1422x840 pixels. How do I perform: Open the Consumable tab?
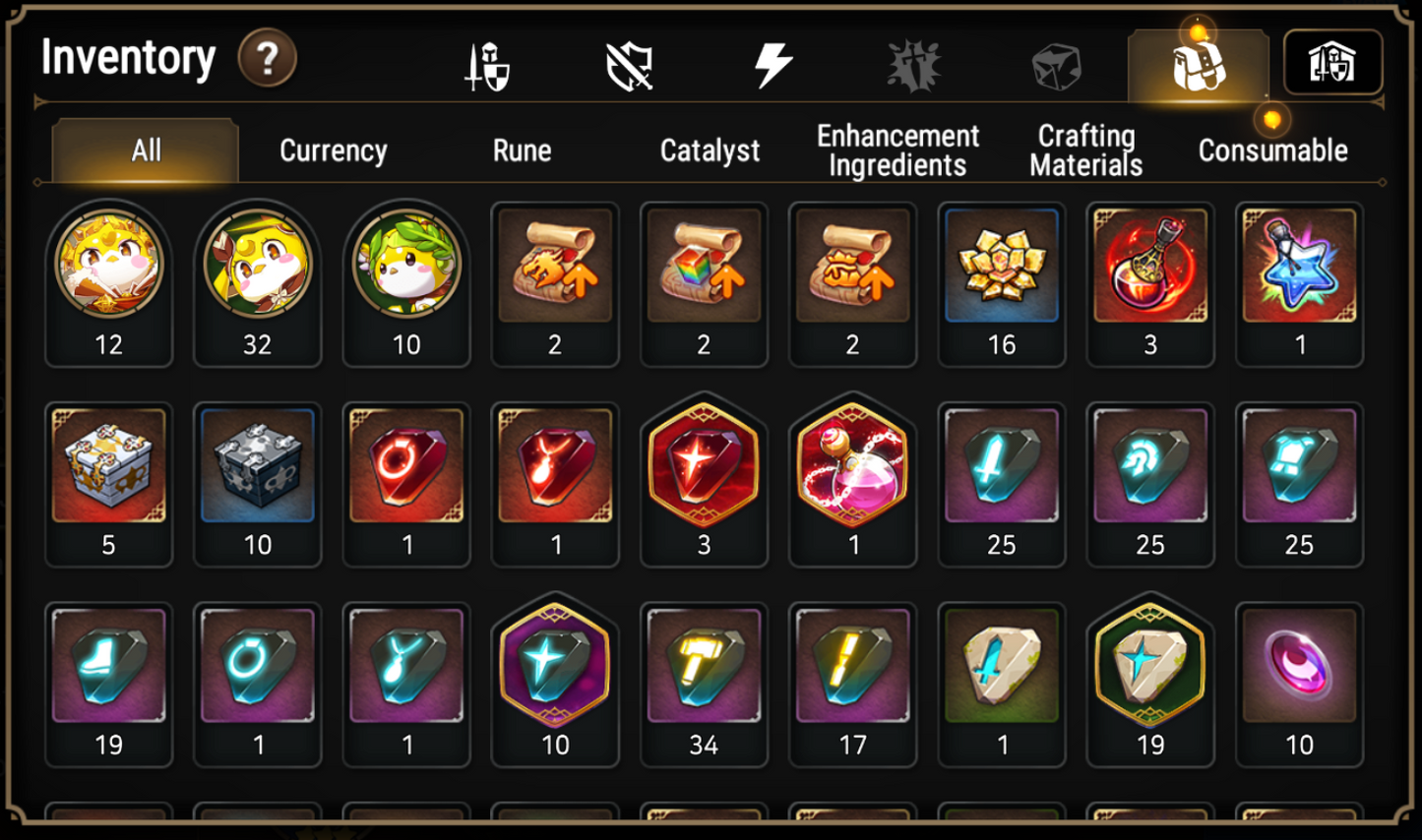(1272, 151)
